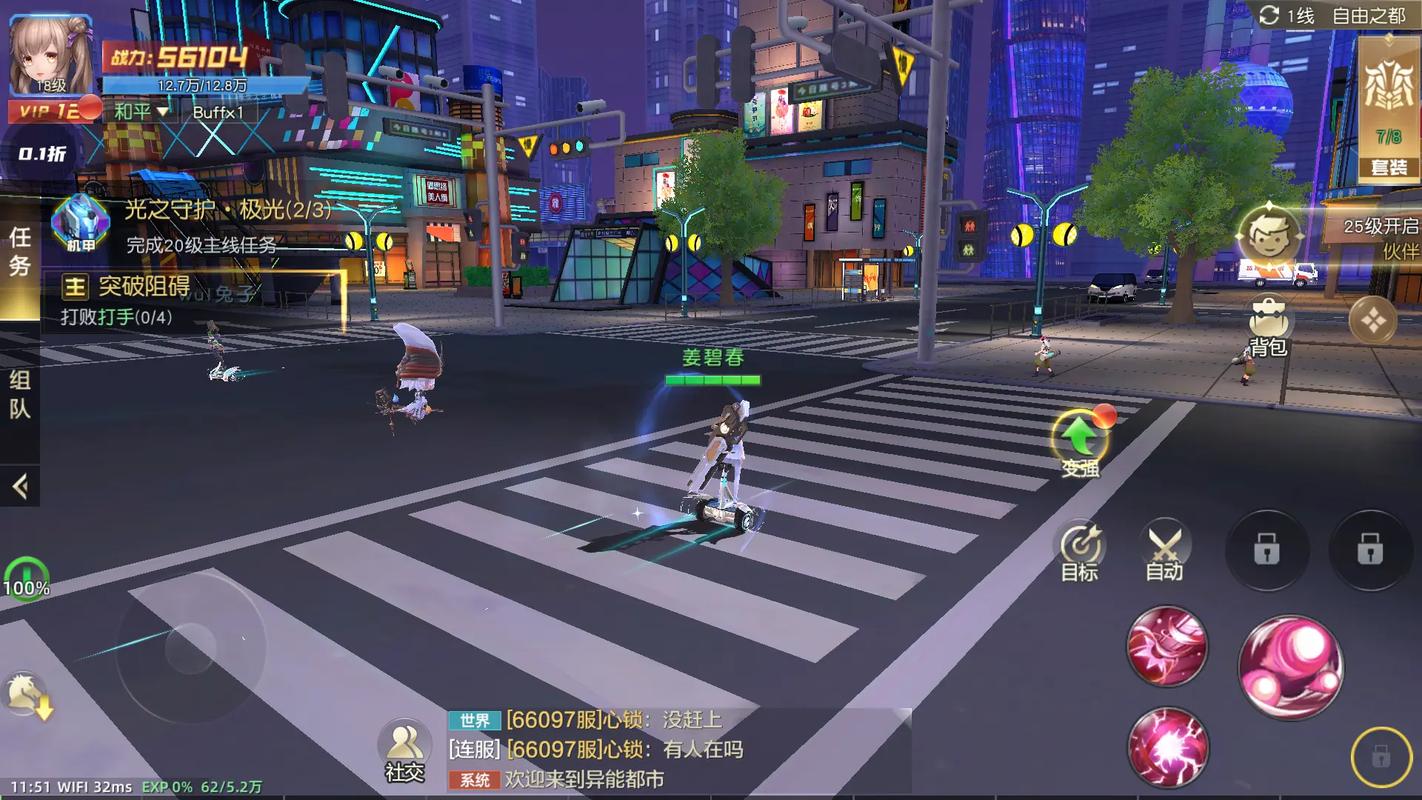The image size is (1422, 800).
Task: Activate the 目标 target button
Action: click(1080, 552)
